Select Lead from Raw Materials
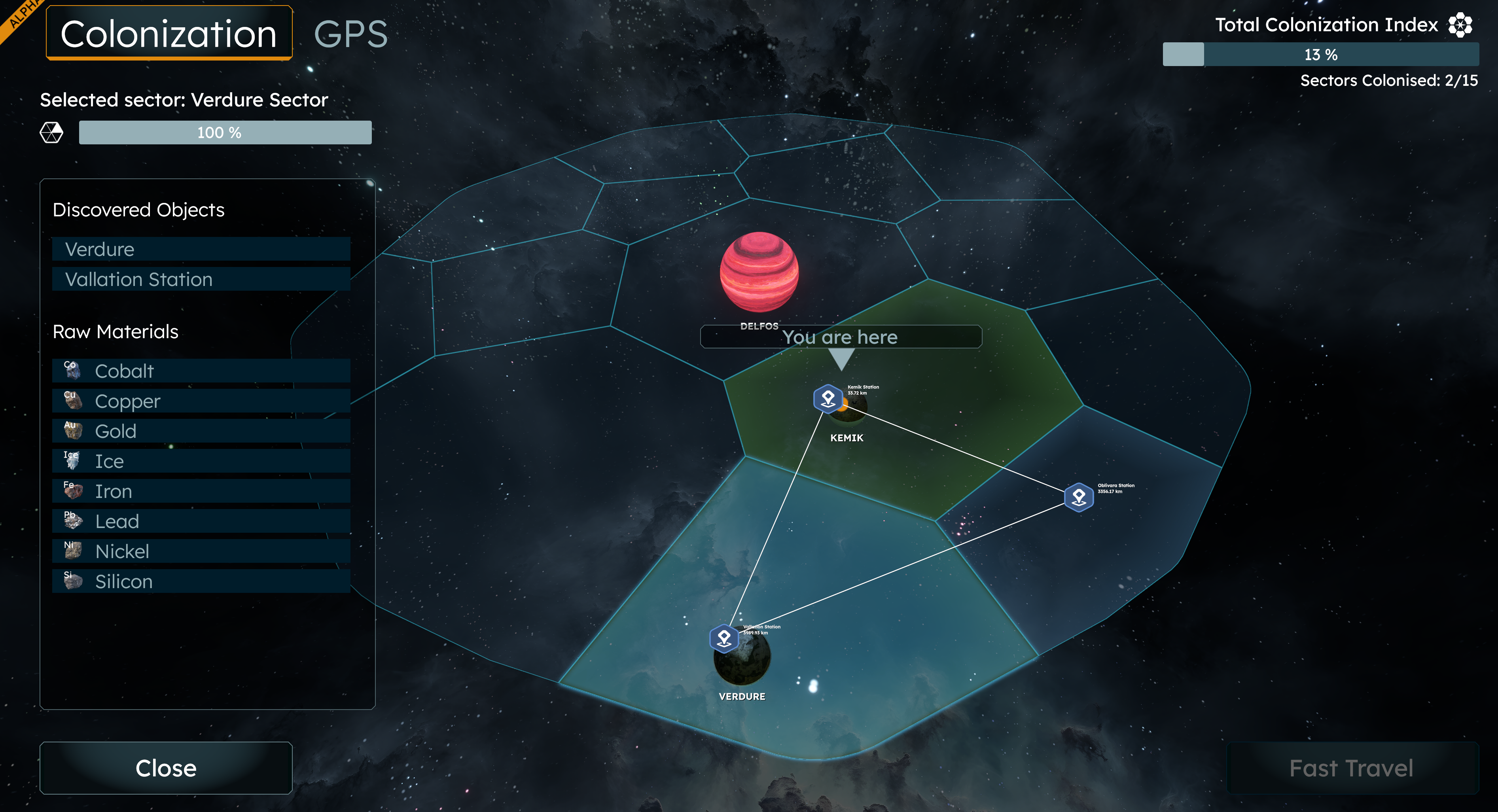Image resolution: width=1498 pixels, height=812 pixels. click(201, 521)
